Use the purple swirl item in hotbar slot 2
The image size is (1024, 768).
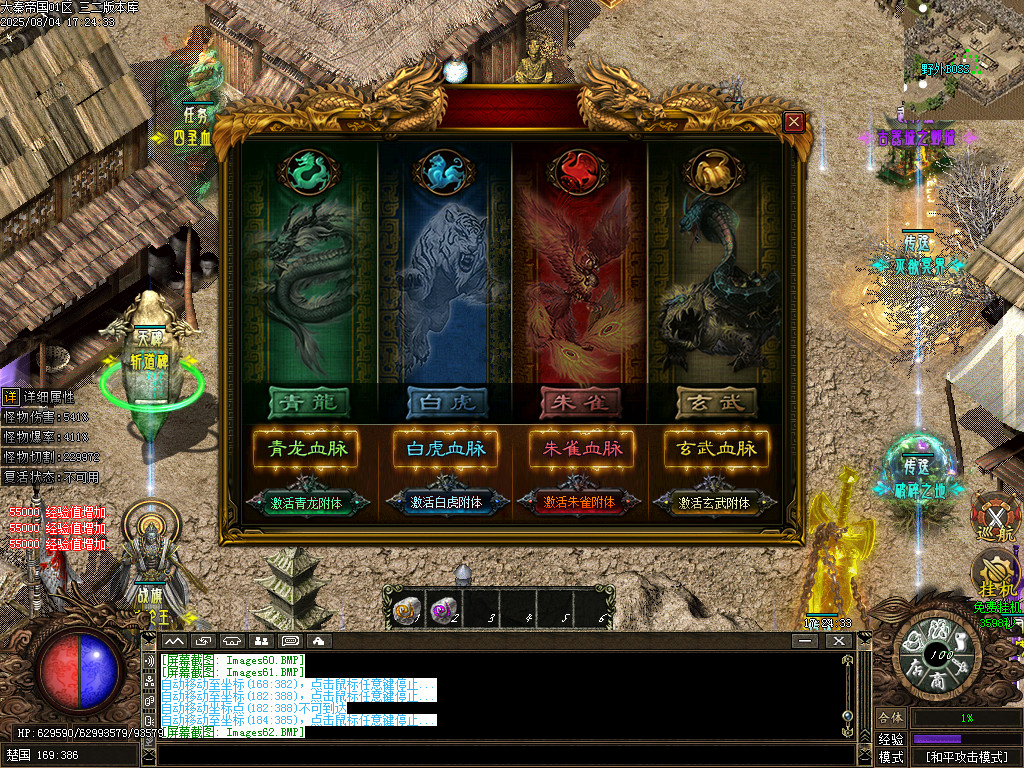coord(444,611)
